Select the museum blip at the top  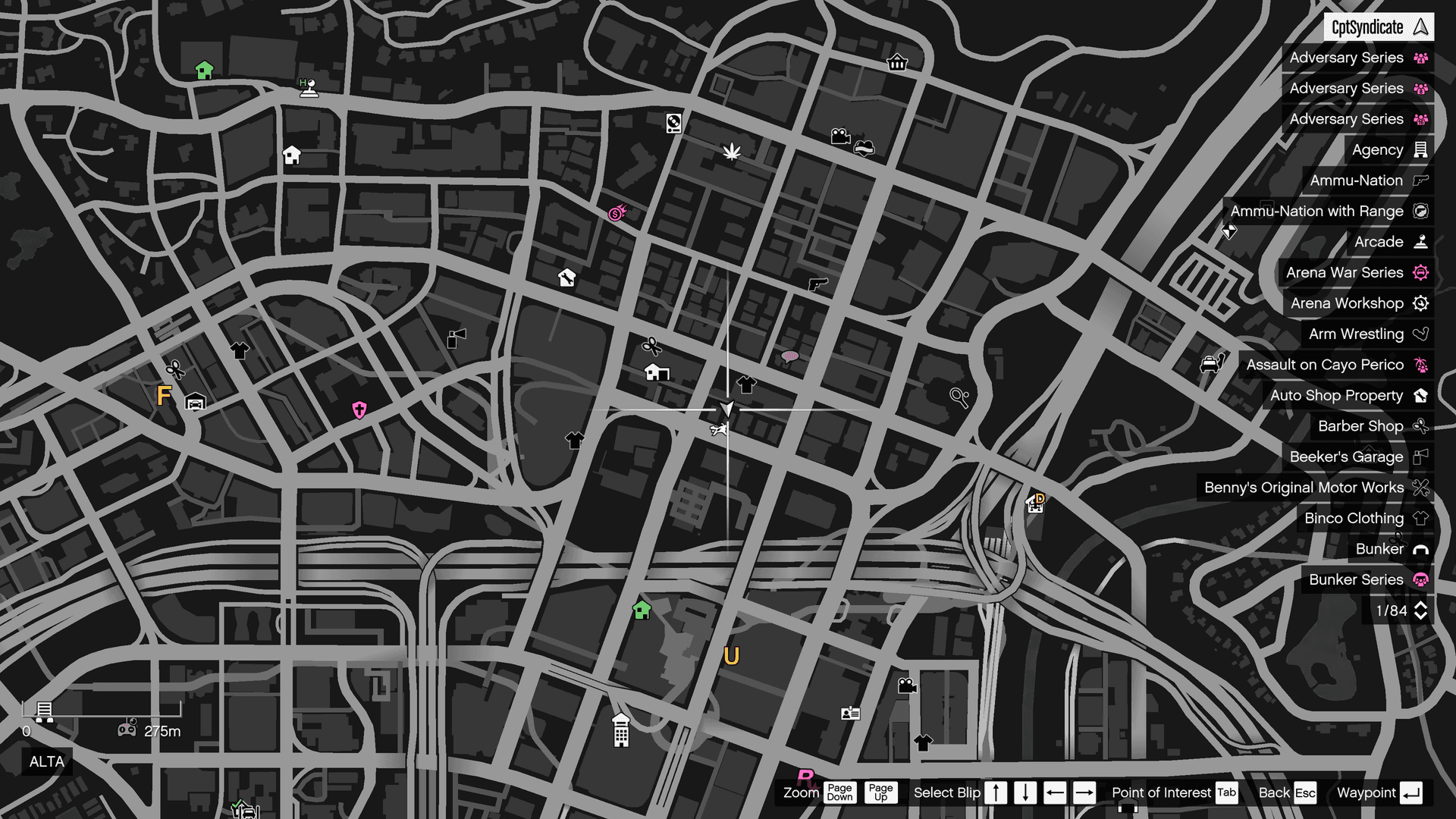[x=896, y=63]
